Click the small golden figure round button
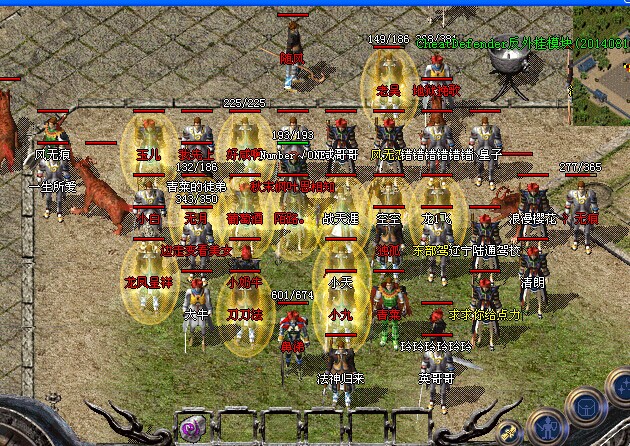The width and height of the screenshot is (630, 446). (510, 434)
